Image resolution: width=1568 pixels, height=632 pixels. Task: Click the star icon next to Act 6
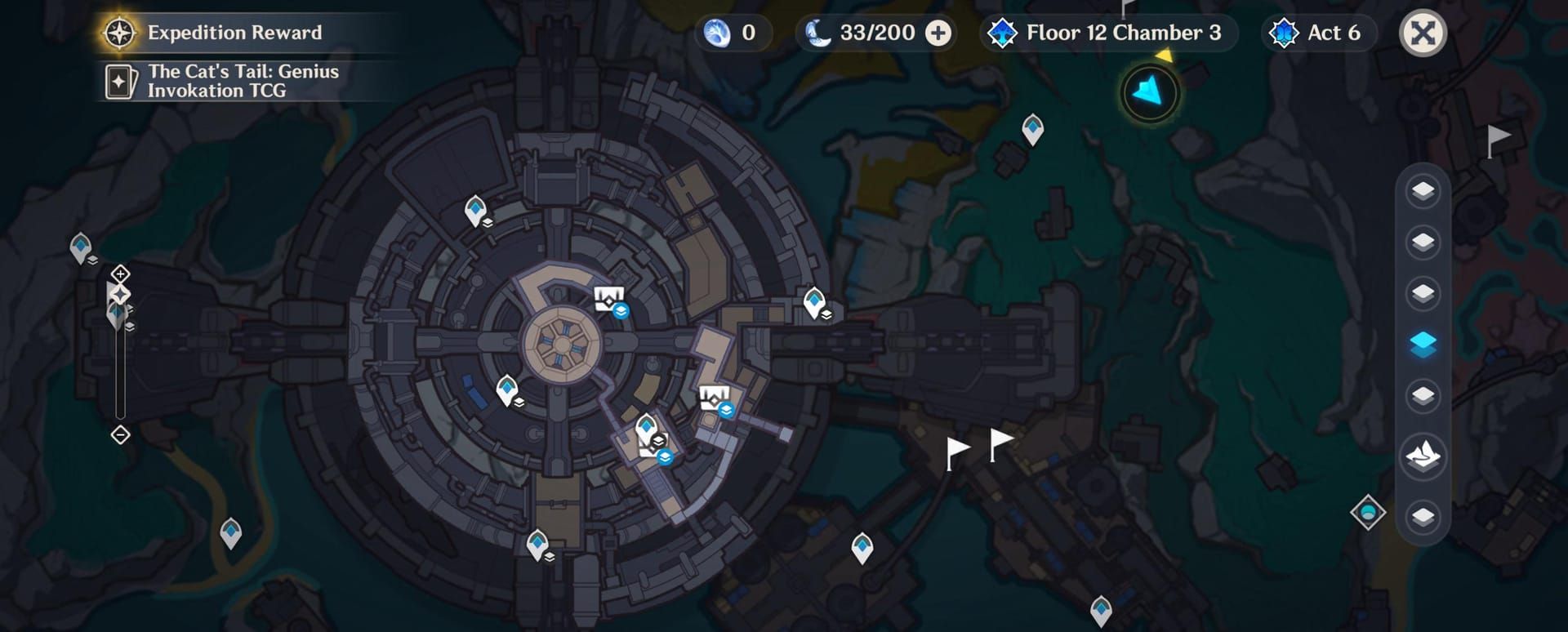pyautogui.click(x=1285, y=33)
